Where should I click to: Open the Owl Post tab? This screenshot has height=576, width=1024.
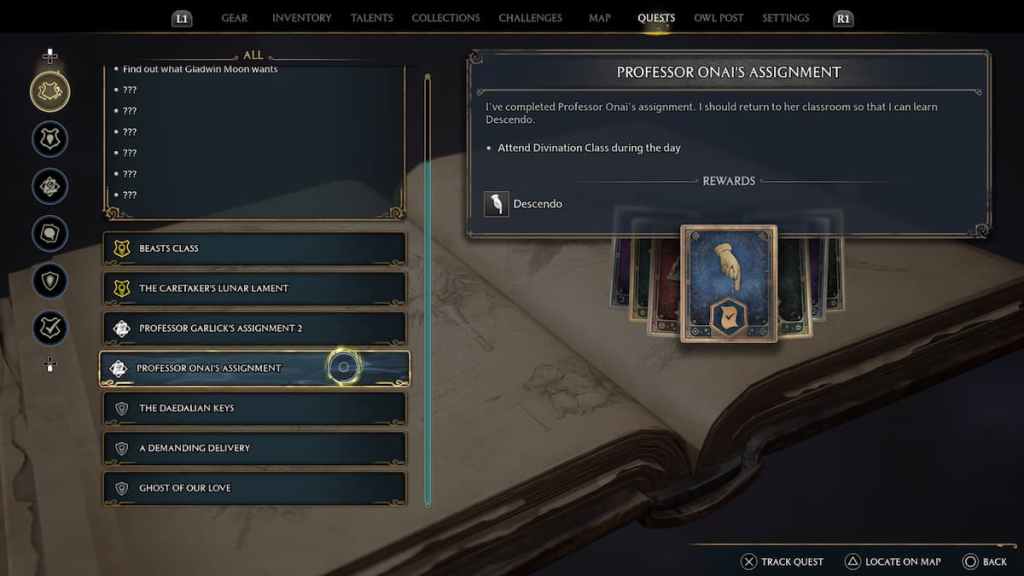[x=718, y=18]
